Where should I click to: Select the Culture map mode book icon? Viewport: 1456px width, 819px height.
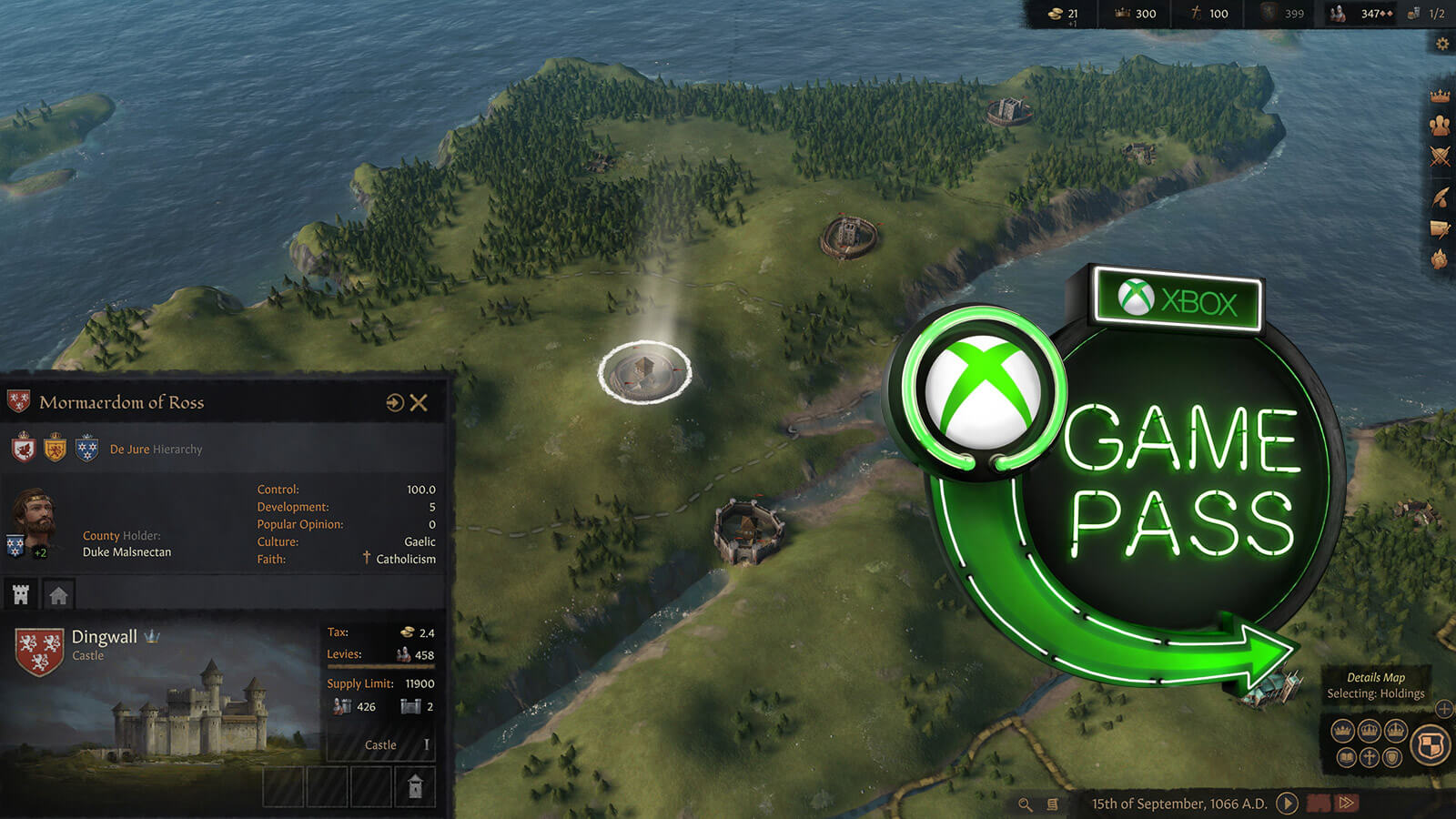click(x=1345, y=757)
